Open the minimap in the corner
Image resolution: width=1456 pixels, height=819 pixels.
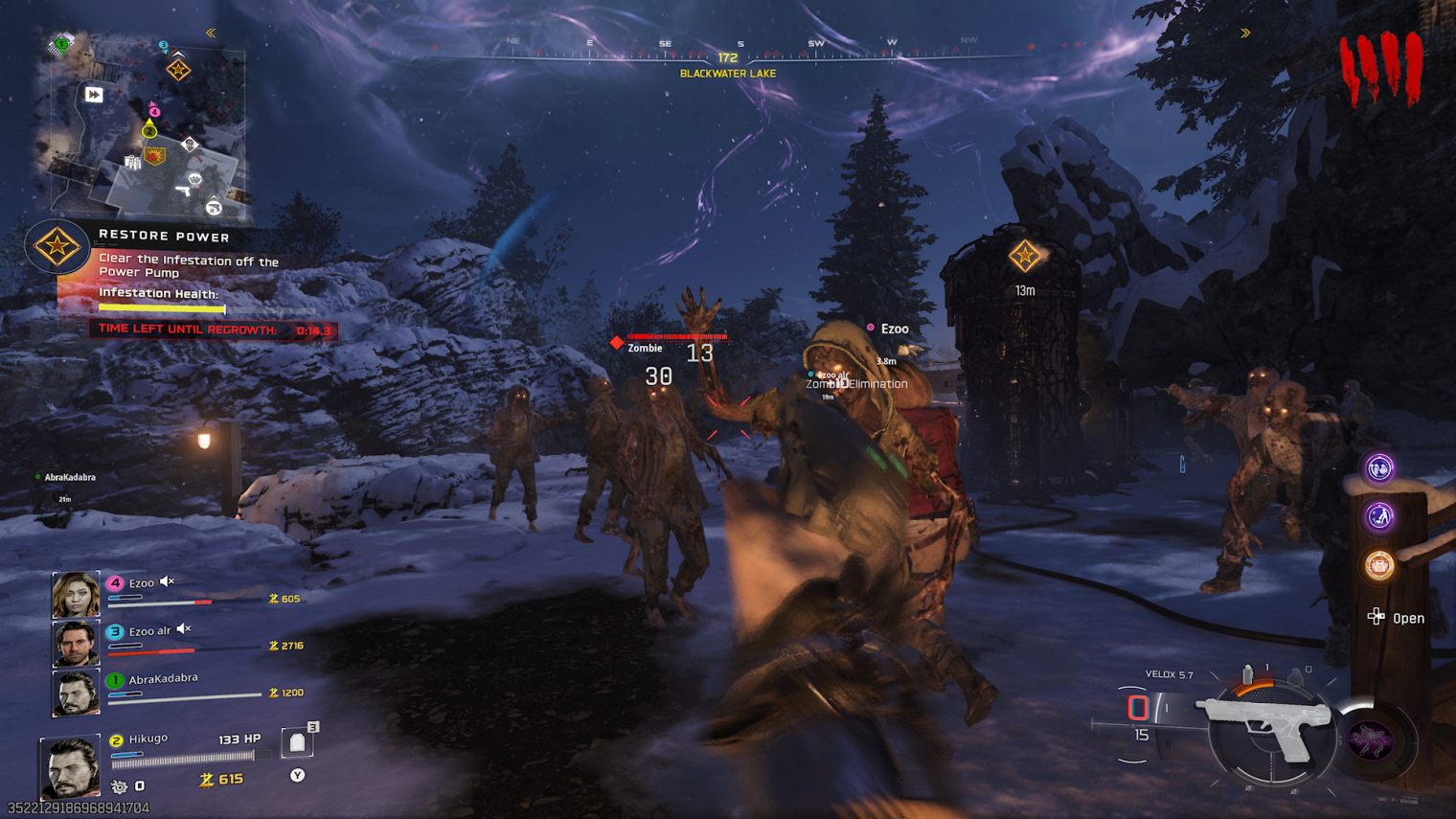coord(144,126)
